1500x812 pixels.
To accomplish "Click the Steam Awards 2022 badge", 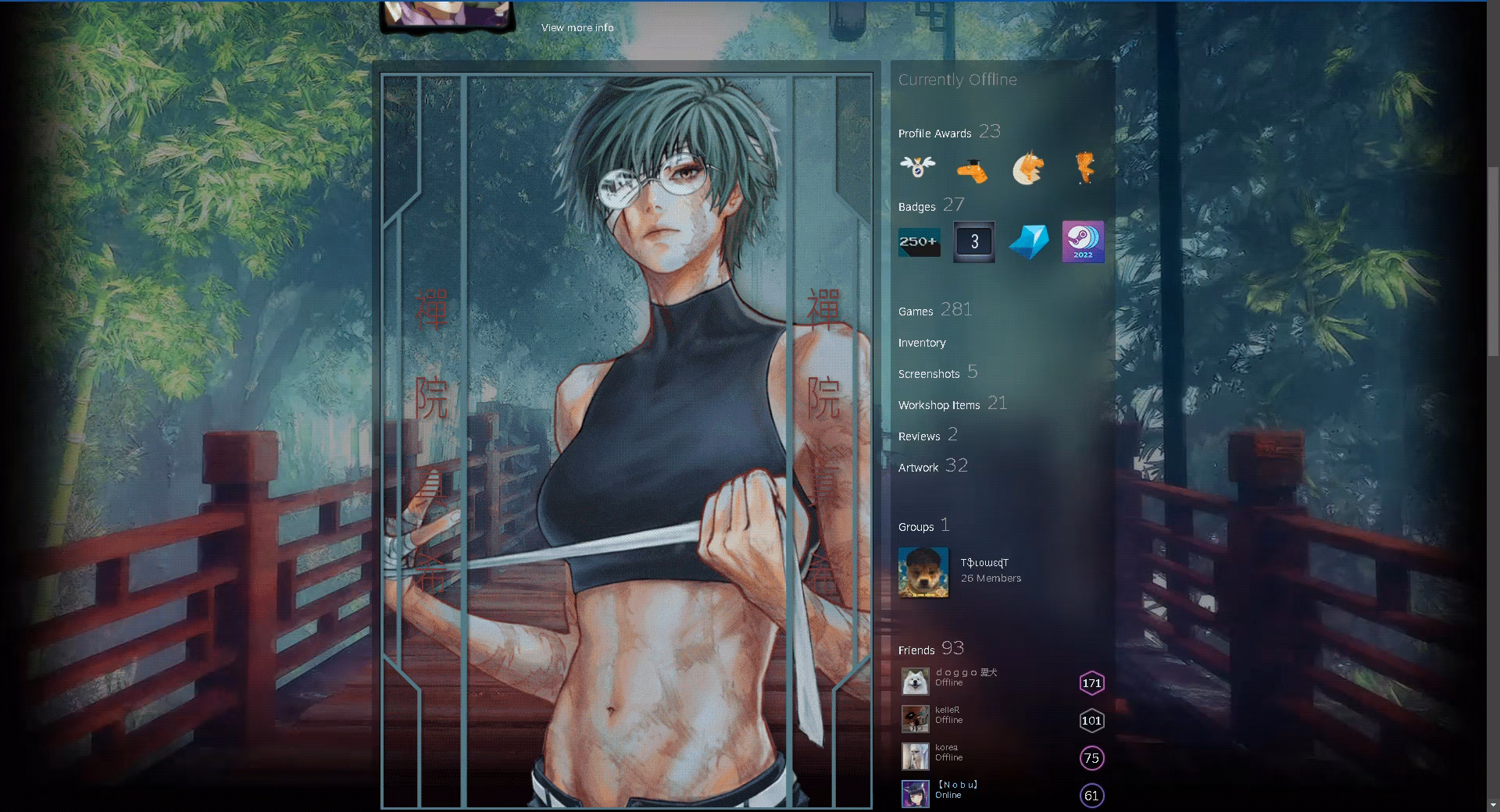I will [x=1083, y=242].
